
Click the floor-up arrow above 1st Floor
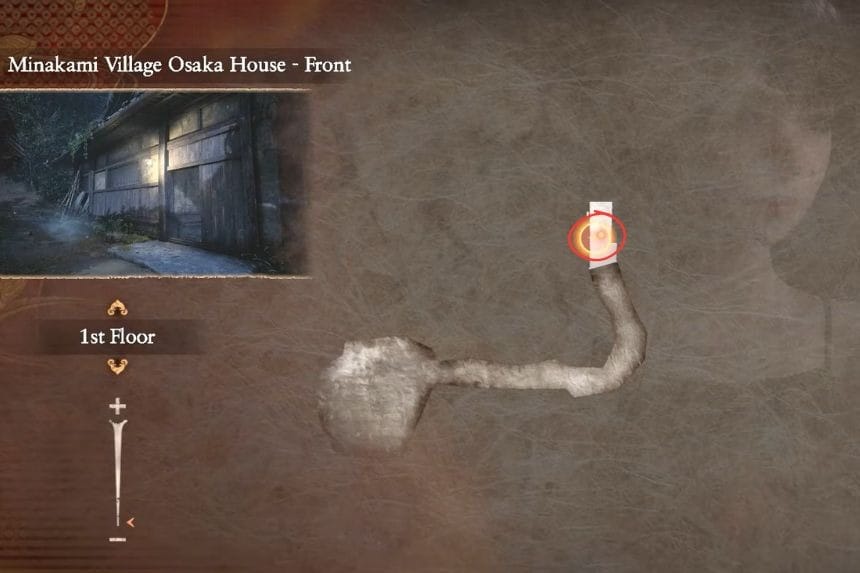click(x=117, y=308)
